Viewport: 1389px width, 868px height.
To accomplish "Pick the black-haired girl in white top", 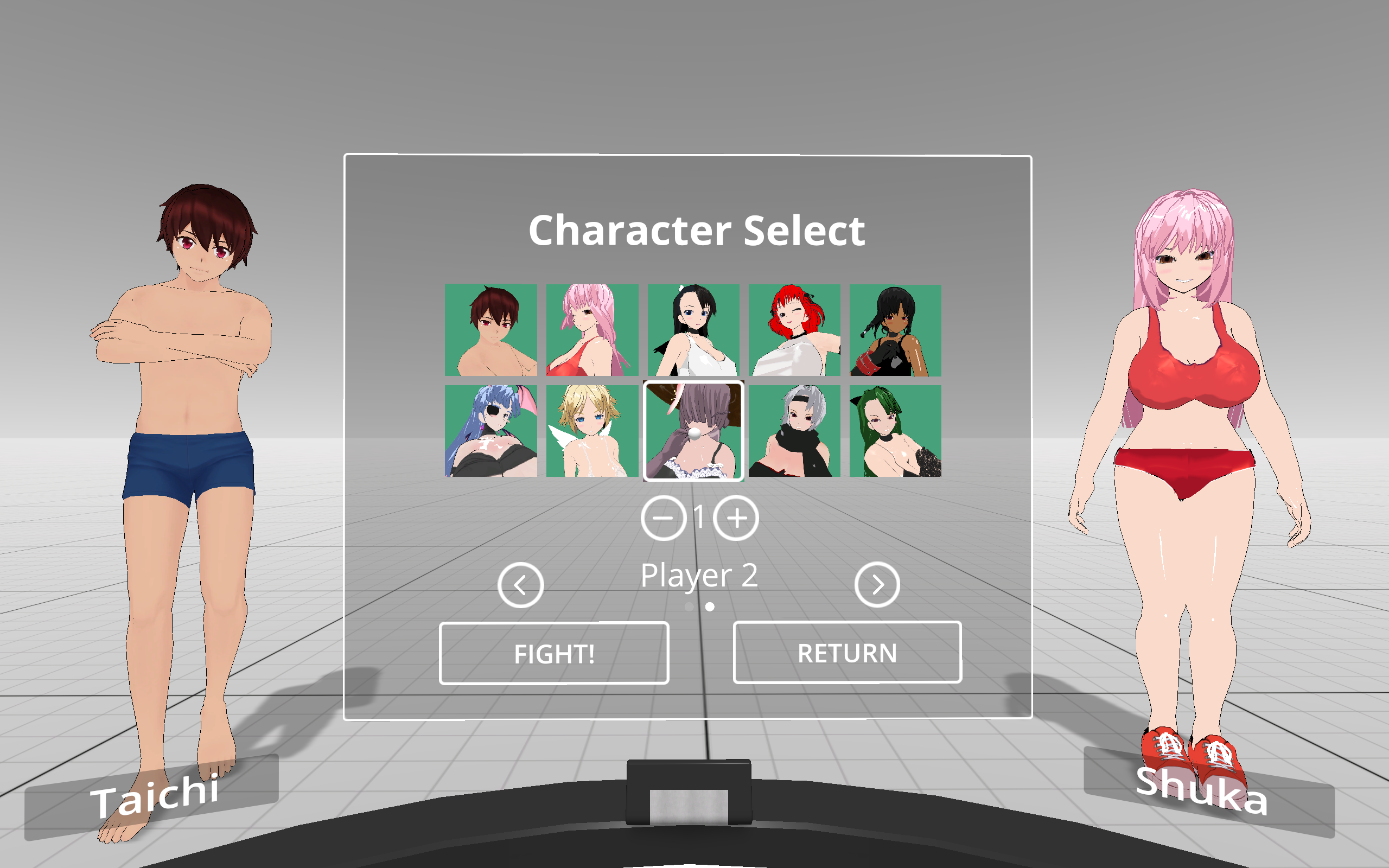I will click(693, 330).
